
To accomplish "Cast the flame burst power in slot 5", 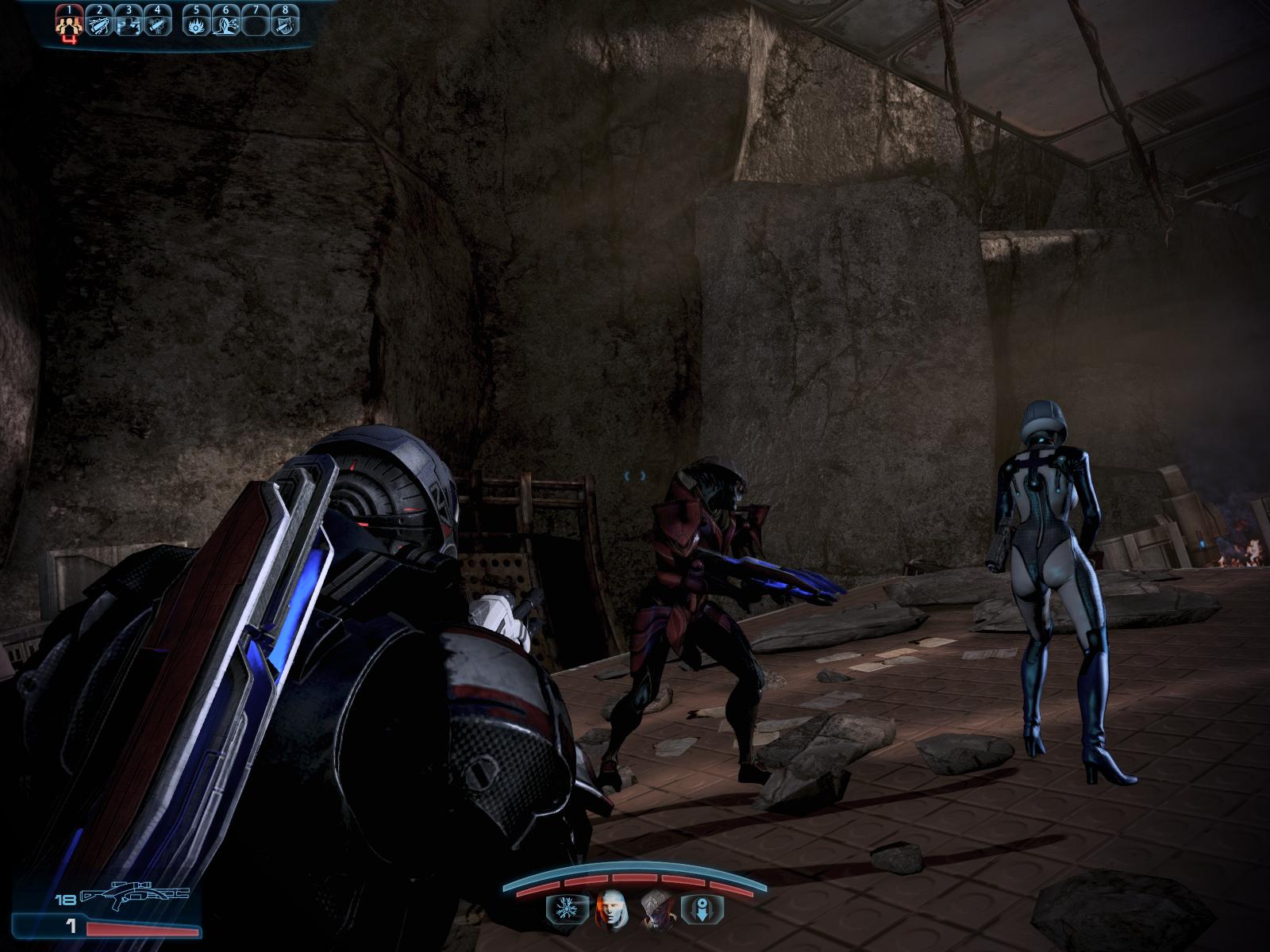I will [197, 25].
